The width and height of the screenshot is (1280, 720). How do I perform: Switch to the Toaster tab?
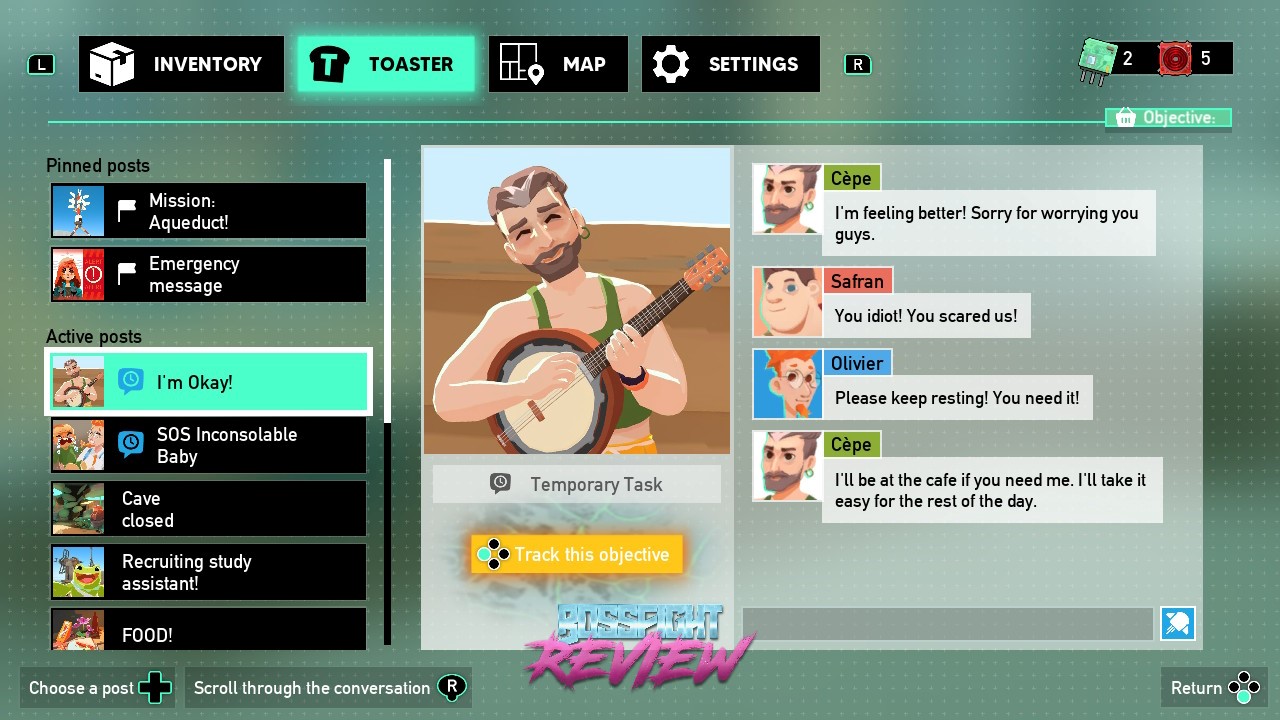coord(386,64)
